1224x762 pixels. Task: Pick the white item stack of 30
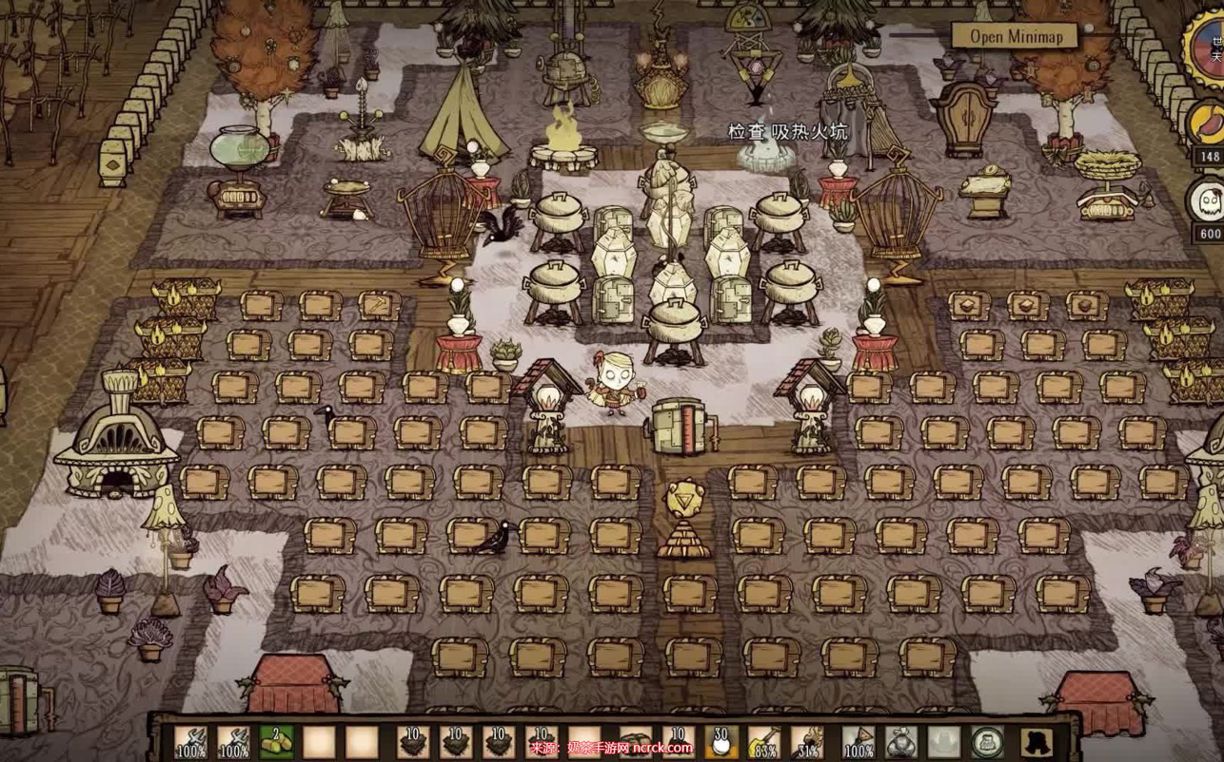[x=721, y=742]
